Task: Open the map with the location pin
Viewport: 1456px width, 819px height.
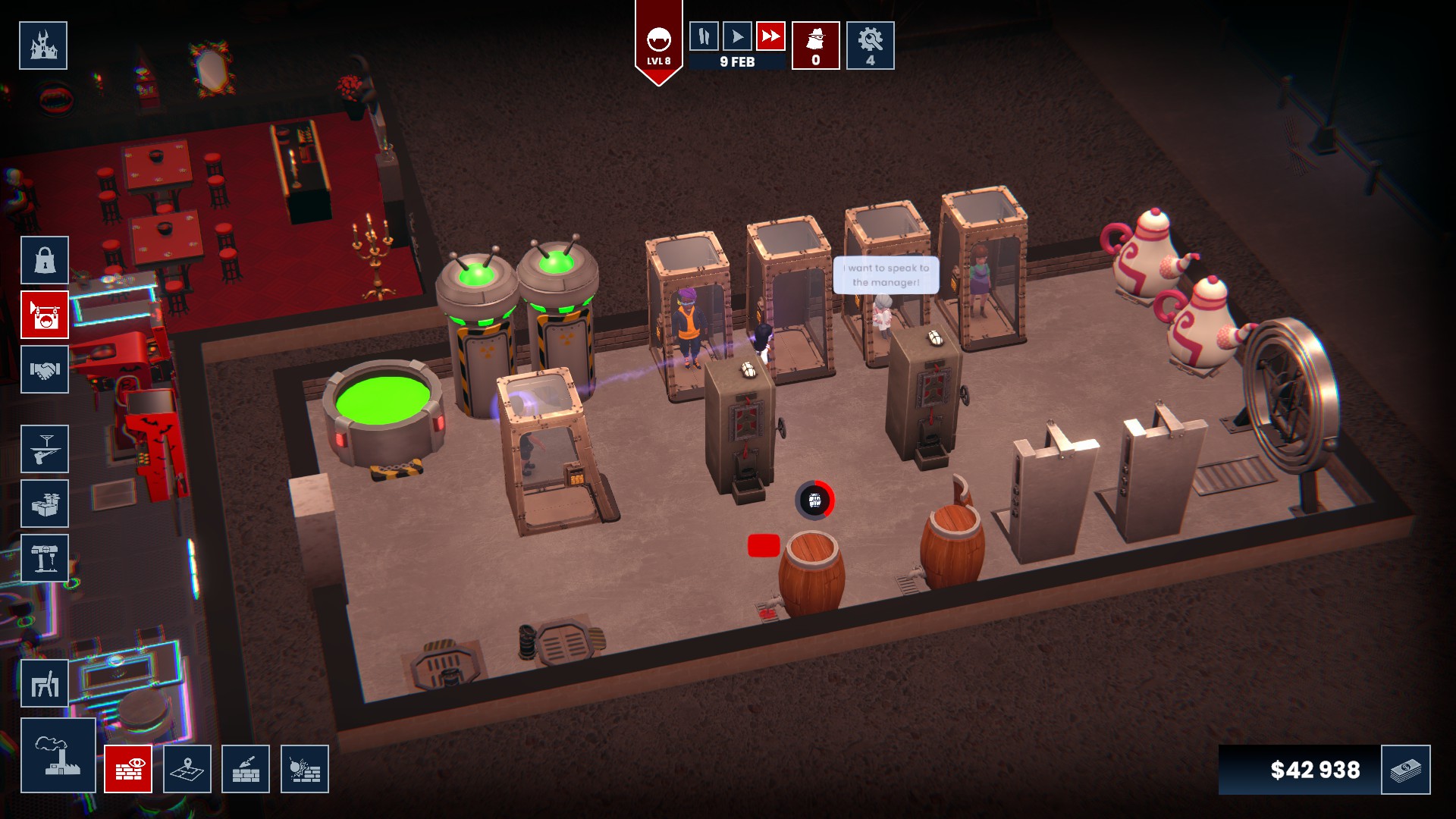Action: coord(187,768)
